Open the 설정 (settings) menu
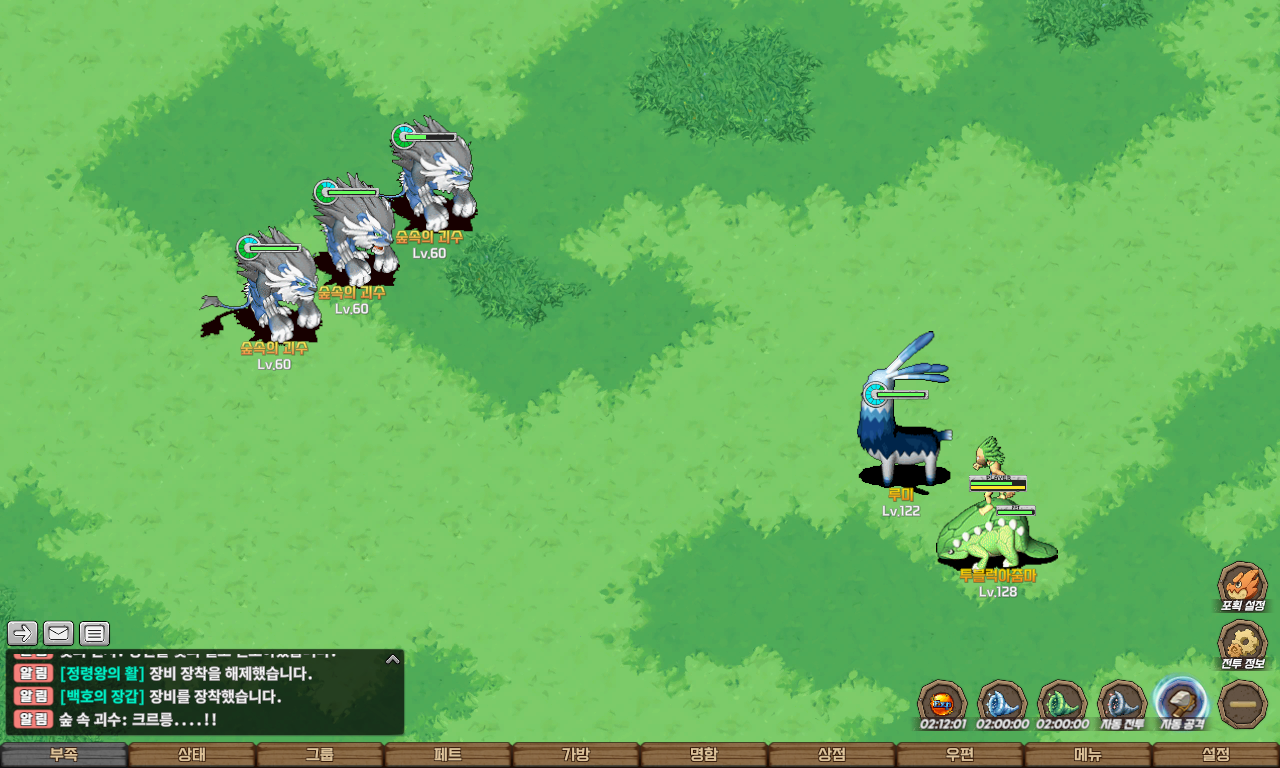Viewport: 1280px width, 768px height. (x=1216, y=755)
